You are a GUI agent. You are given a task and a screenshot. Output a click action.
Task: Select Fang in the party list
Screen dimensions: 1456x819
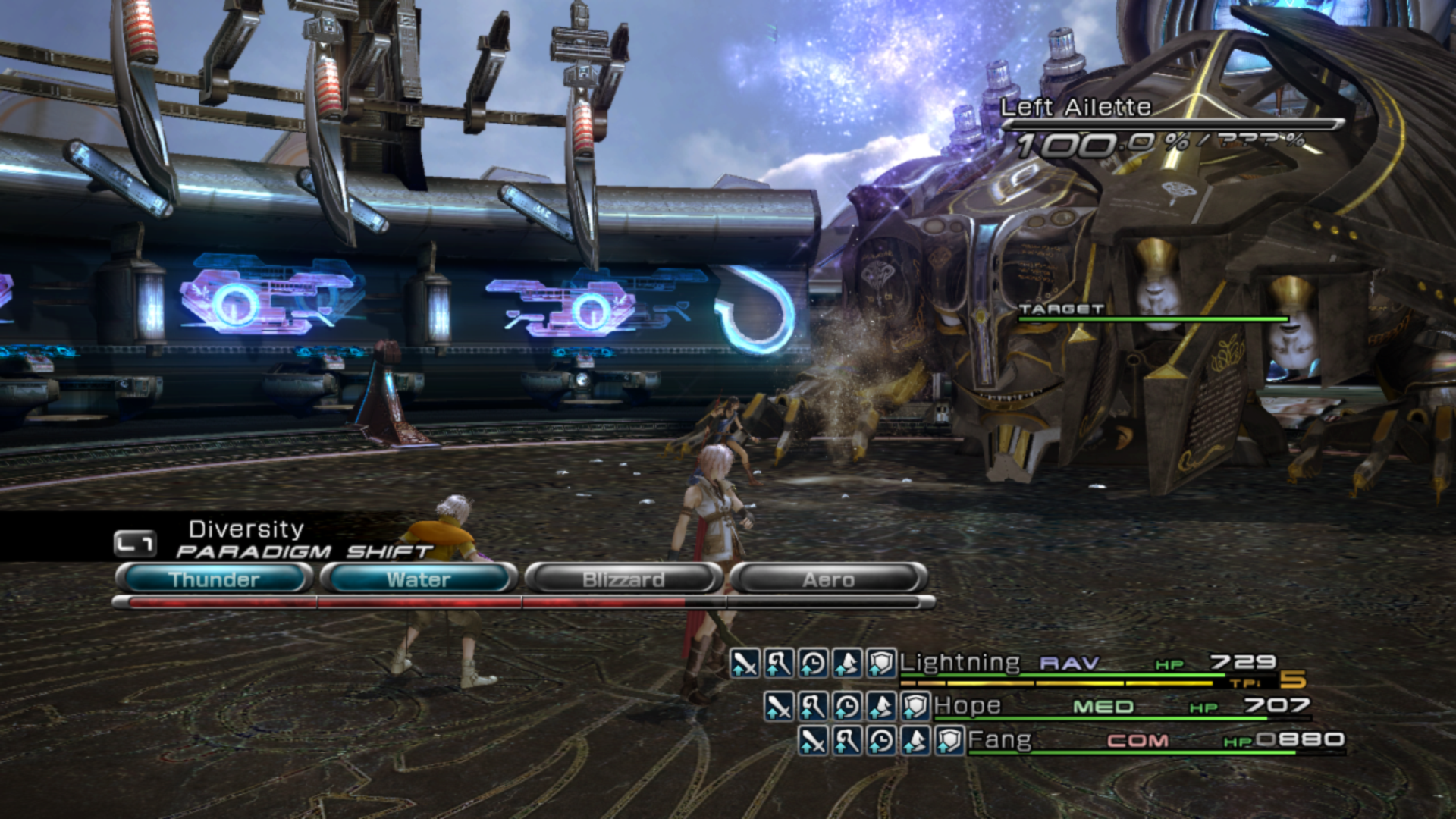tap(999, 739)
